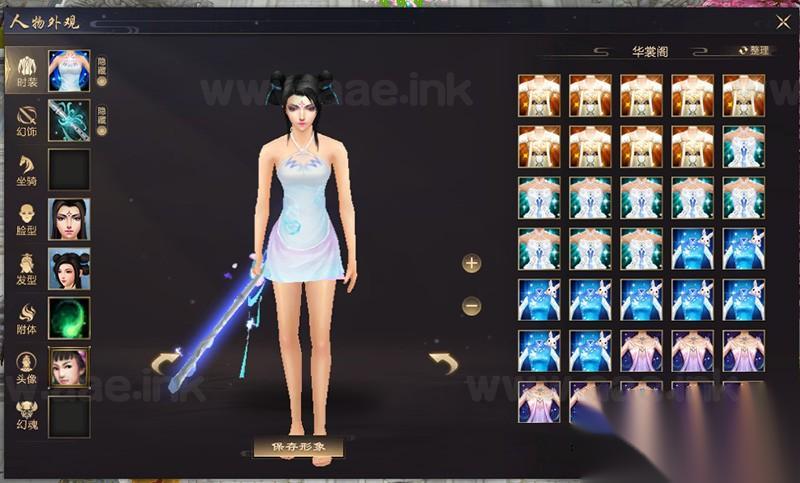This screenshot has height=483, width=800.
Task: Choose the 脸型 face shape category
Action: pos(28,219)
